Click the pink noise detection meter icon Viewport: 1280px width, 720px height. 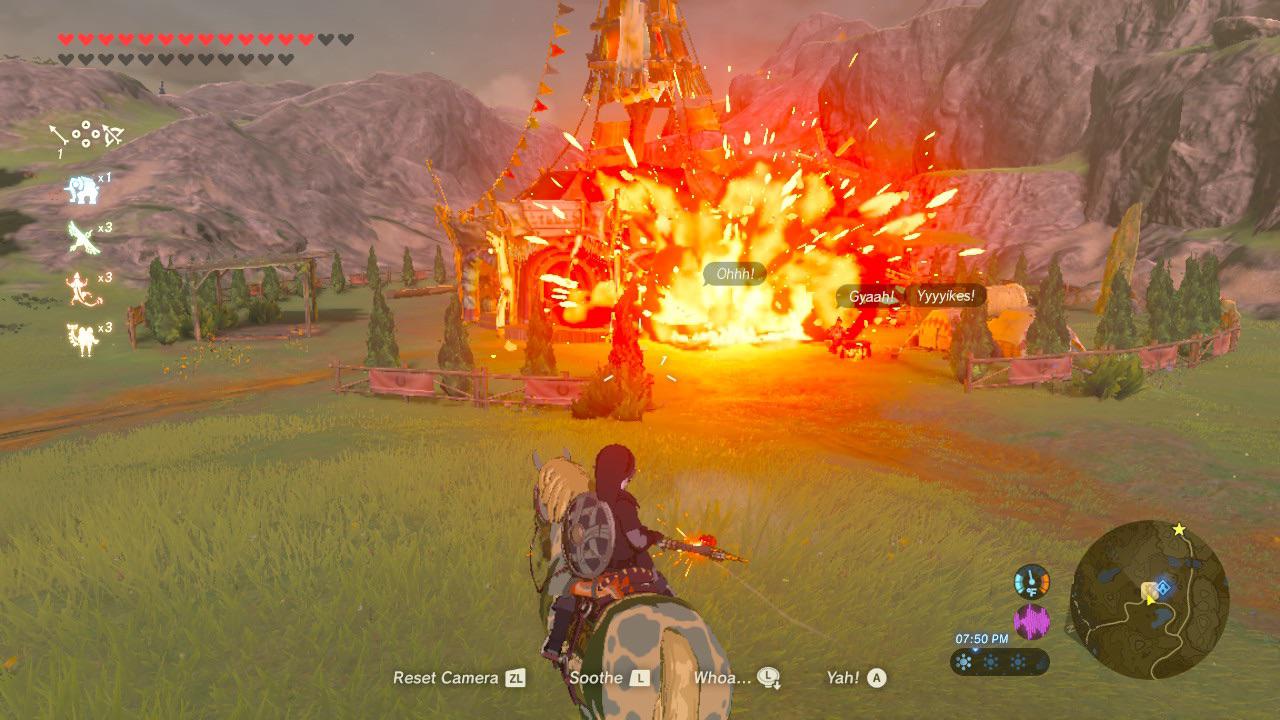(x=1032, y=620)
